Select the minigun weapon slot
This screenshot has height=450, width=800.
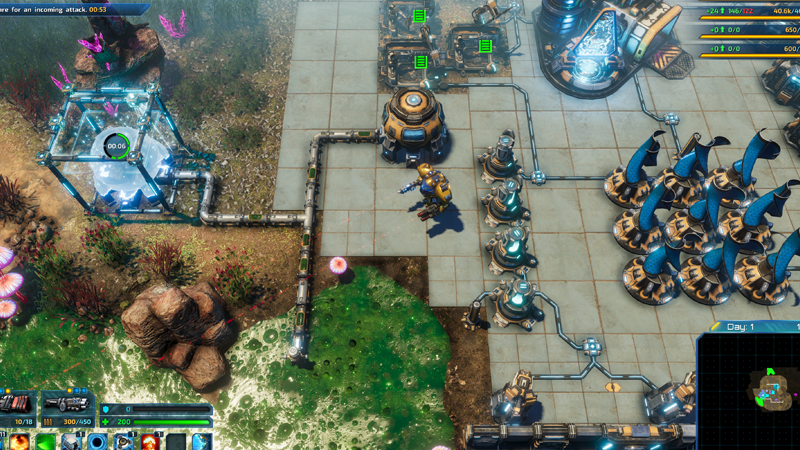click(69, 405)
